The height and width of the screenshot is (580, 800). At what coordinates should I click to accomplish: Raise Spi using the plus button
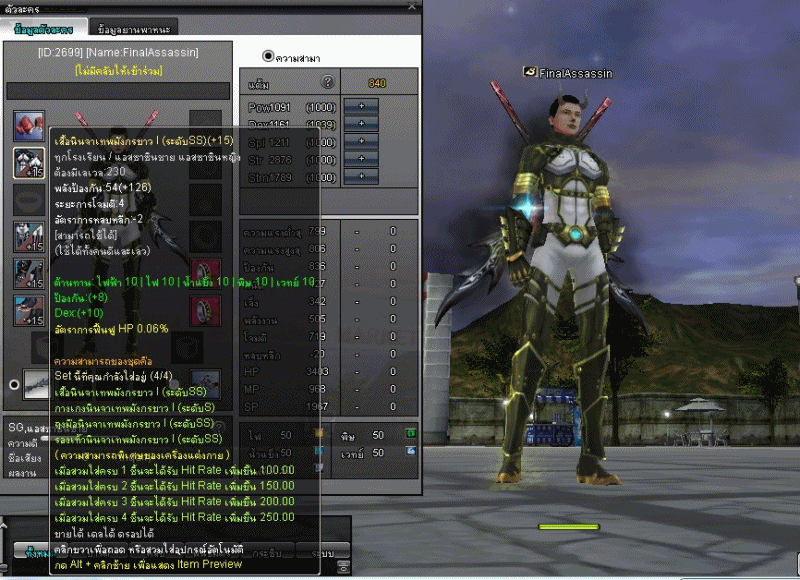[x=361, y=142]
